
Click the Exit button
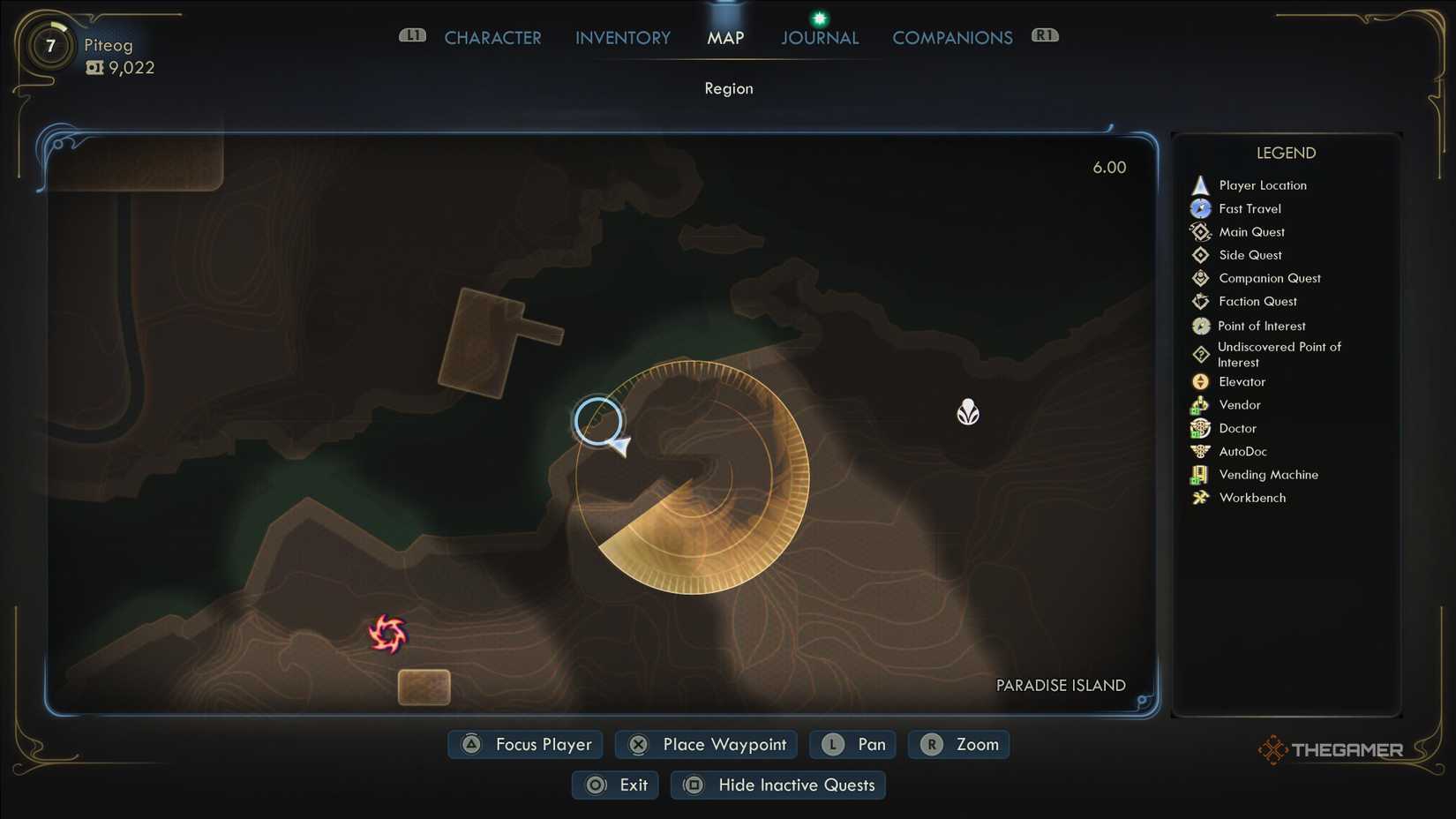(x=615, y=785)
